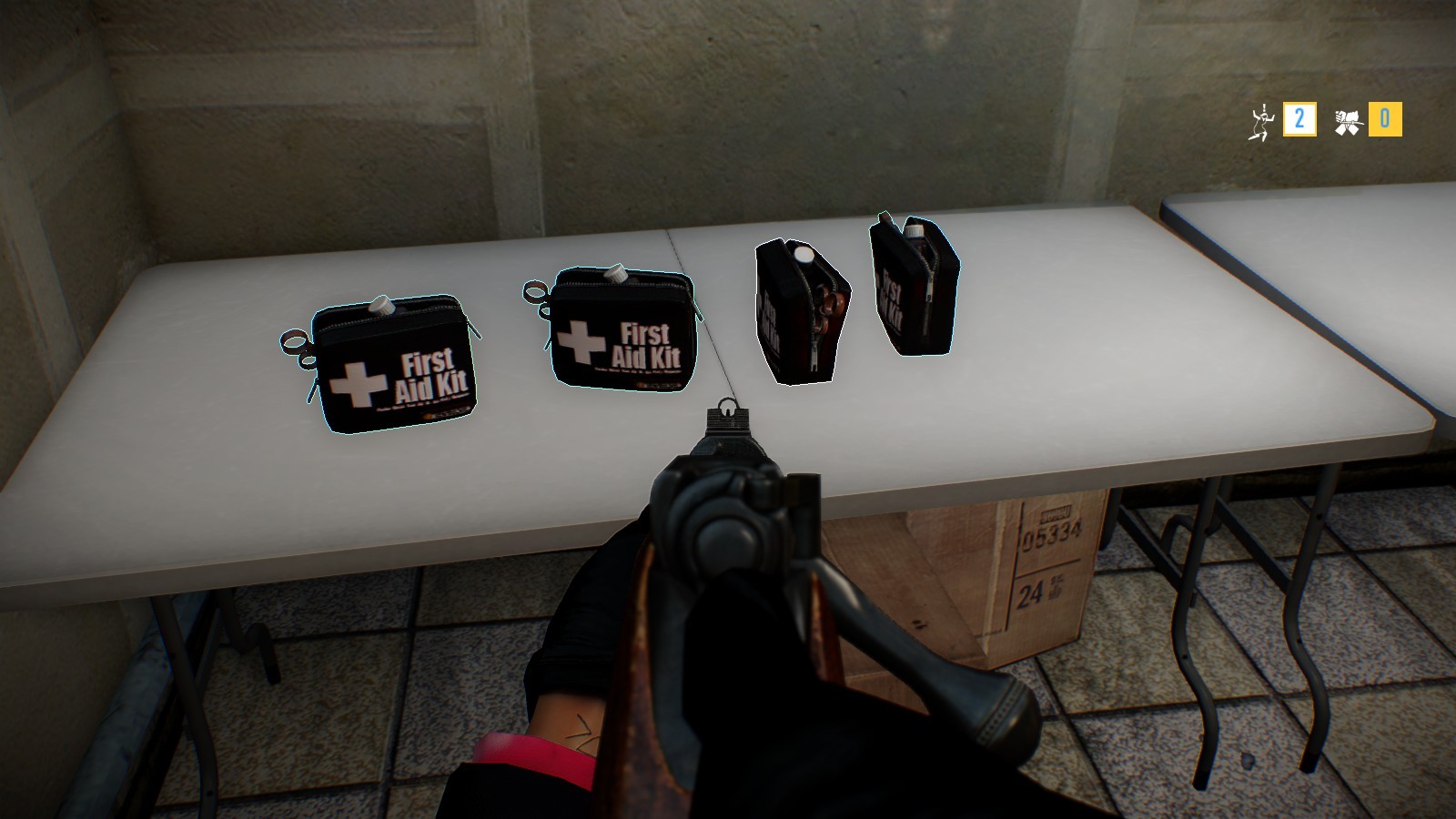
Task: Click the trade counter showing 0
Action: tap(1384, 117)
